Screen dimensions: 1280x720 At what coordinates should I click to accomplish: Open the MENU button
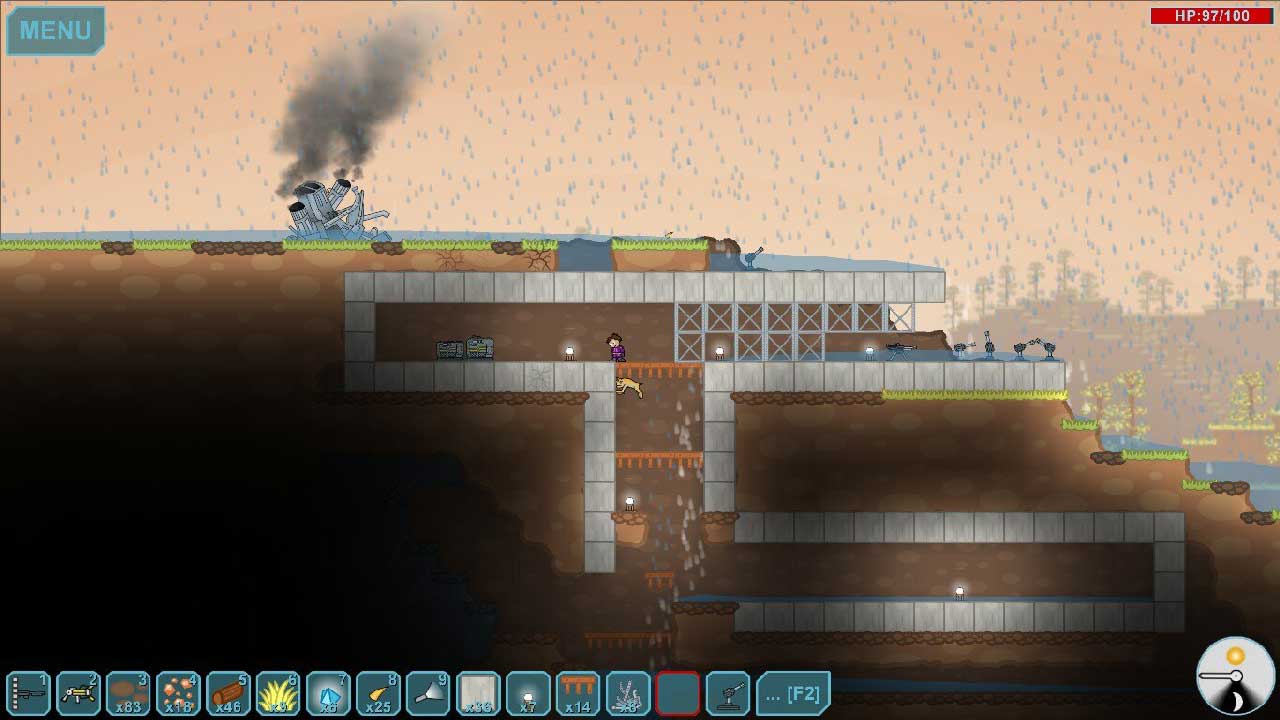click(x=55, y=30)
